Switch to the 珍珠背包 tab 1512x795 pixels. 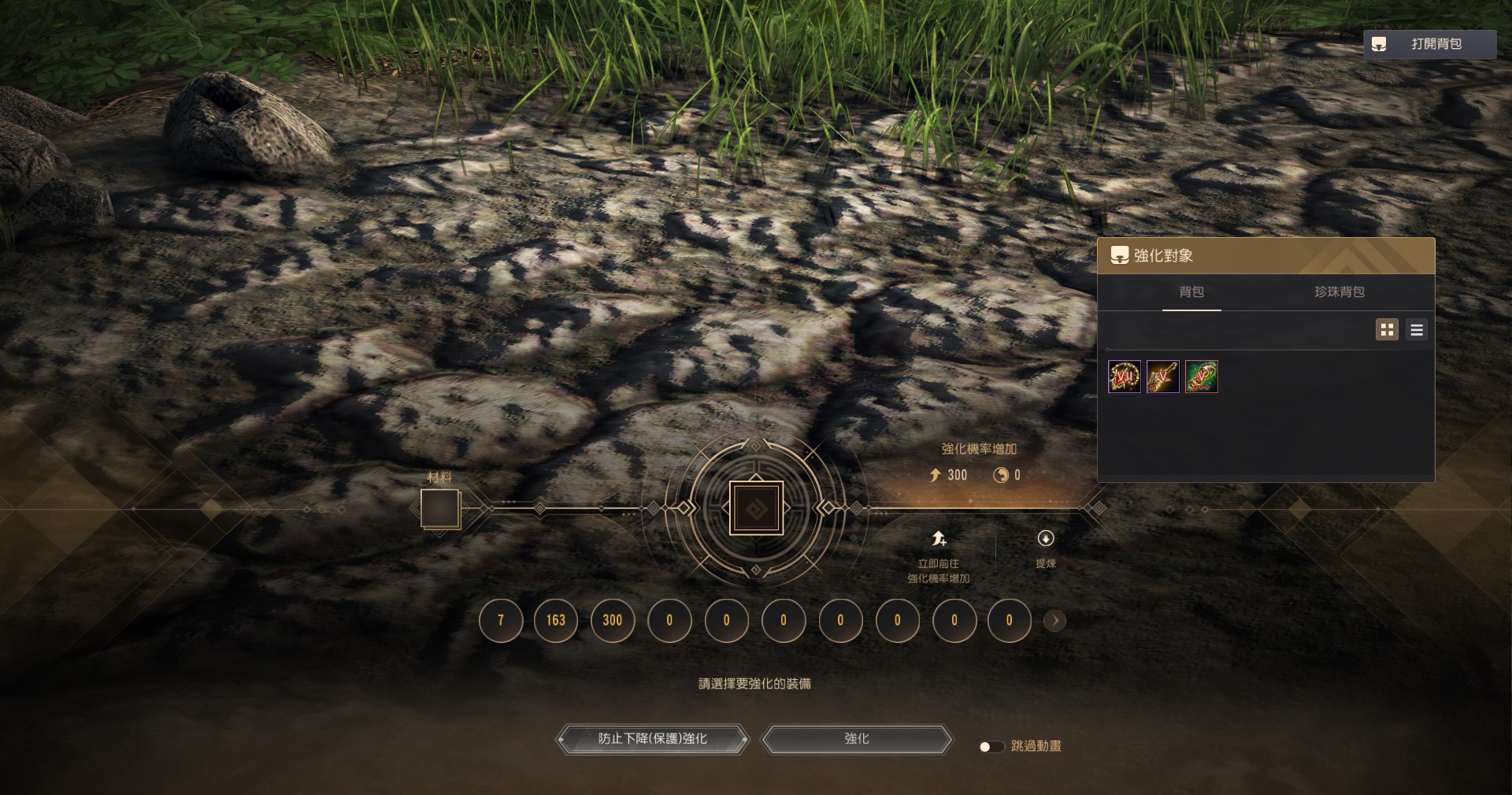pyautogui.click(x=1339, y=292)
